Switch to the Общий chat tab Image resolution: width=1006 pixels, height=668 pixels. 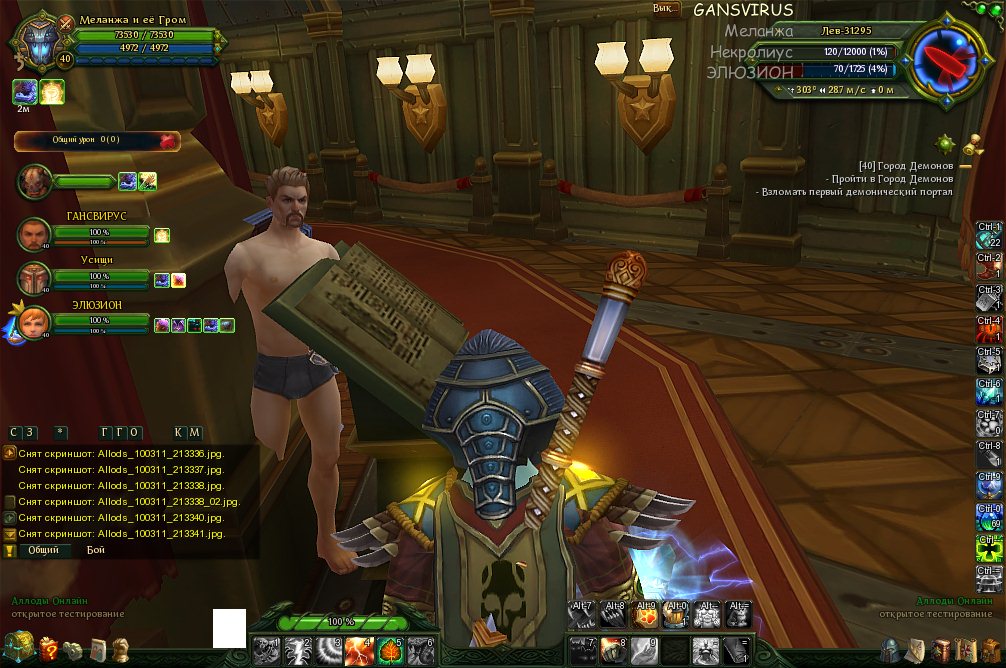[x=42, y=550]
